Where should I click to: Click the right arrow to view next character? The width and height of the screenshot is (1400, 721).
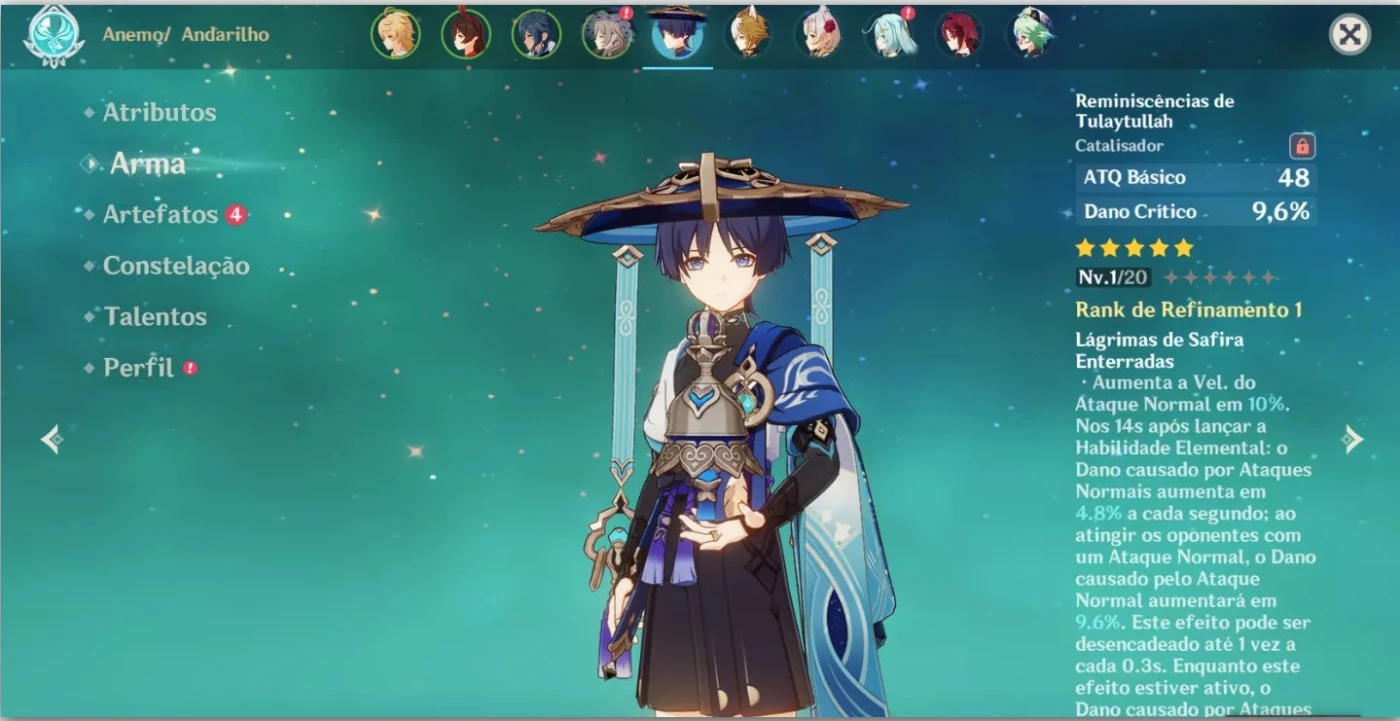point(1352,439)
